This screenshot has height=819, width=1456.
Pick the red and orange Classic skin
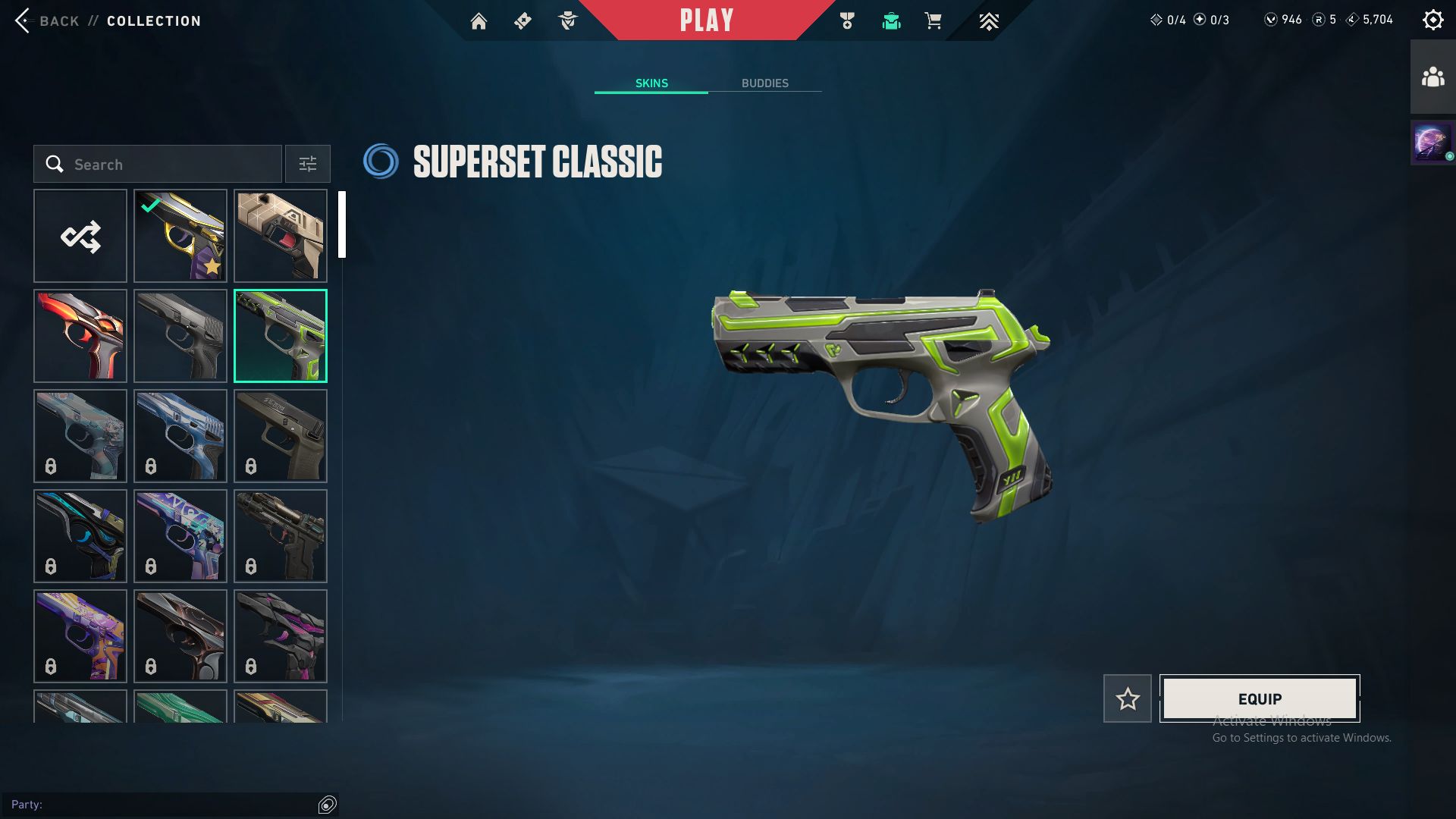[80, 336]
